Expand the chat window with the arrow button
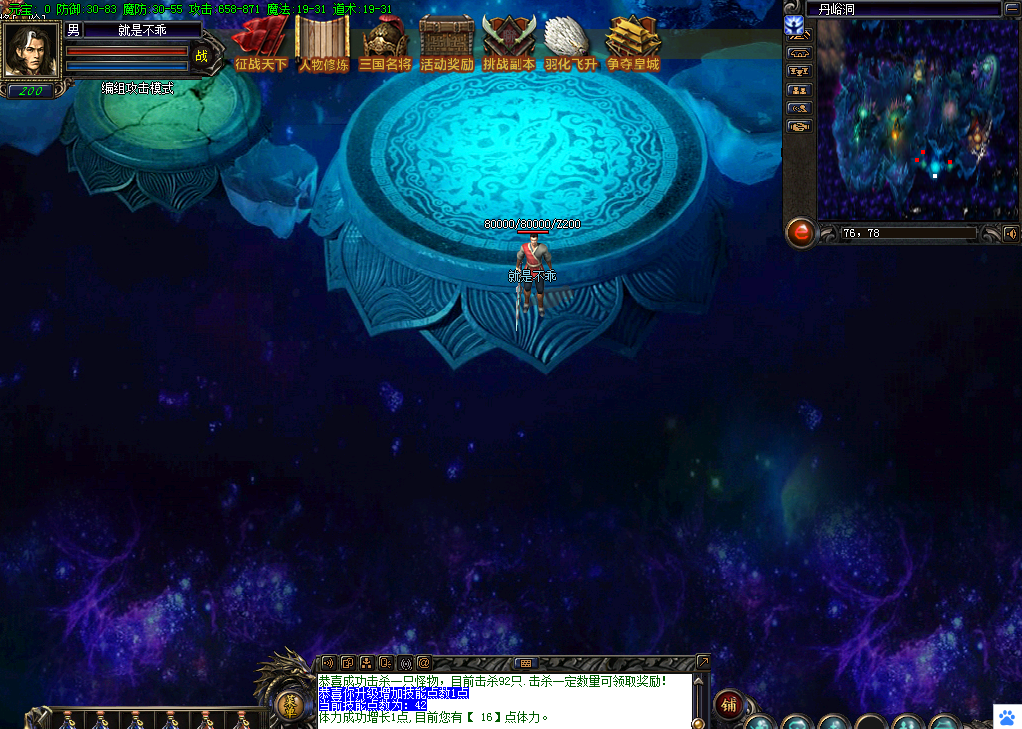 703,662
